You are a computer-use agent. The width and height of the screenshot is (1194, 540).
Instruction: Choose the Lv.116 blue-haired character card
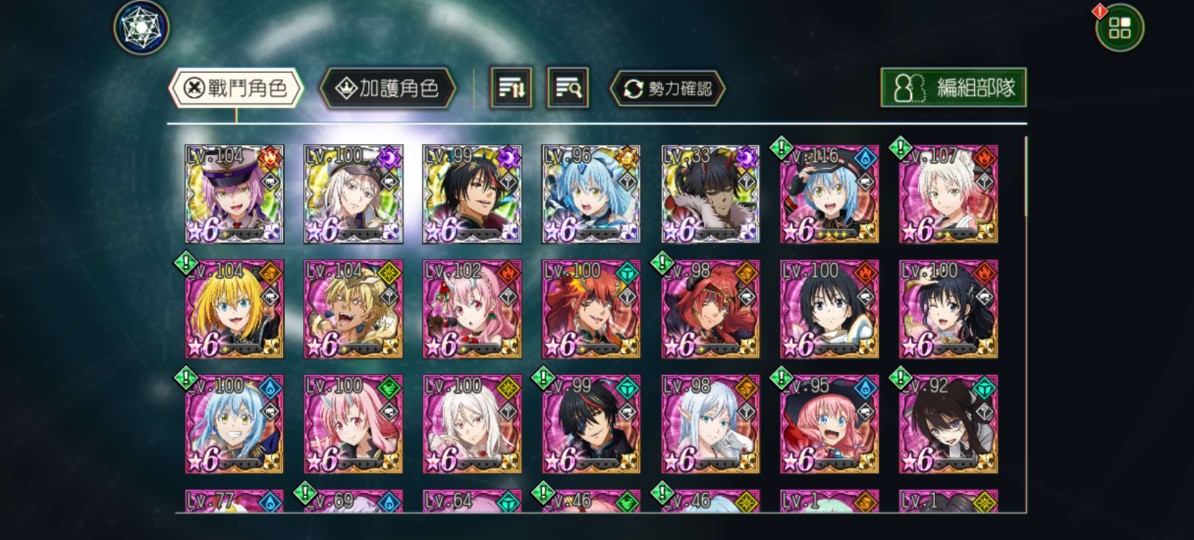point(829,194)
